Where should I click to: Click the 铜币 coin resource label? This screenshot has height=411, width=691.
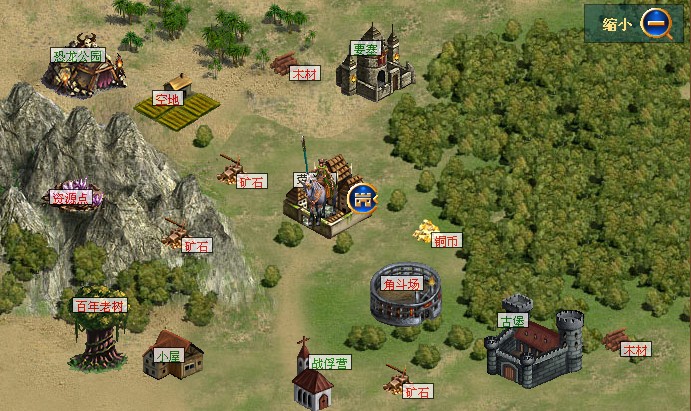[447, 241]
